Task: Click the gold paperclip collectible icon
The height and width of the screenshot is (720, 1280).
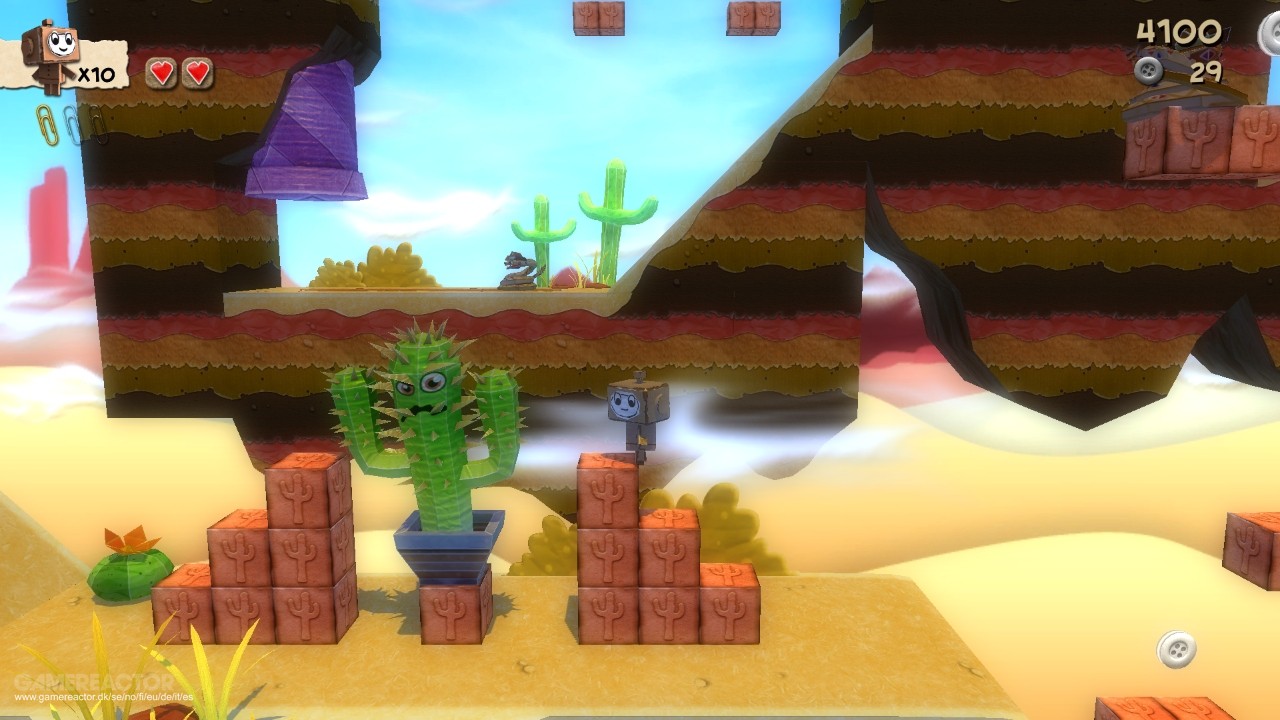Action: (48, 124)
